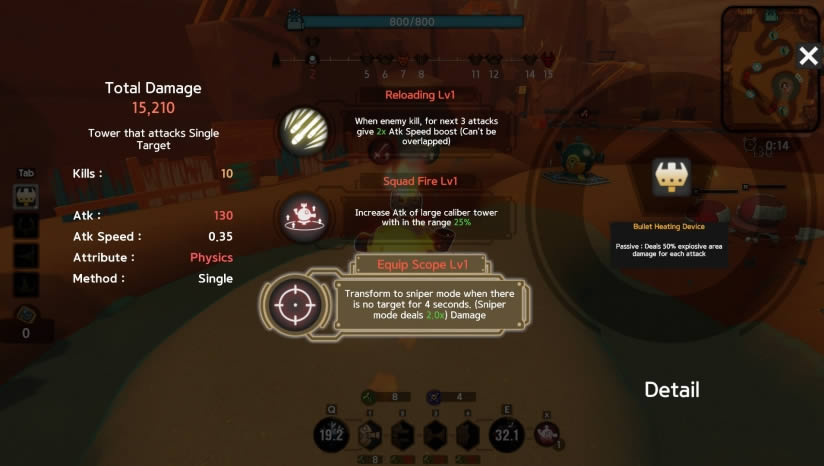Activate the Q ability showing 19.2 cooldown

332,435
